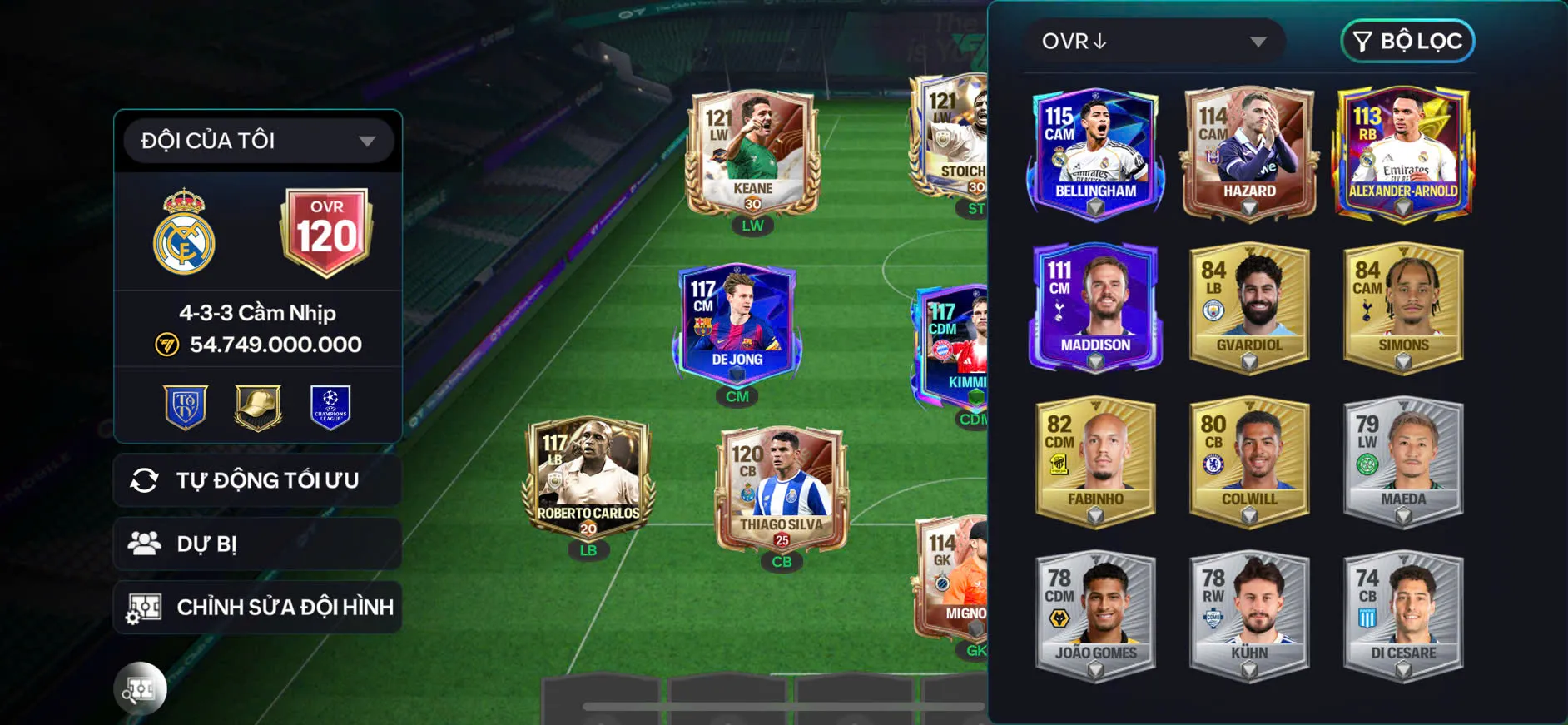1568x725 pixels.
Task: Click De Jong's CM lineup card
Action: click(737, 325)
